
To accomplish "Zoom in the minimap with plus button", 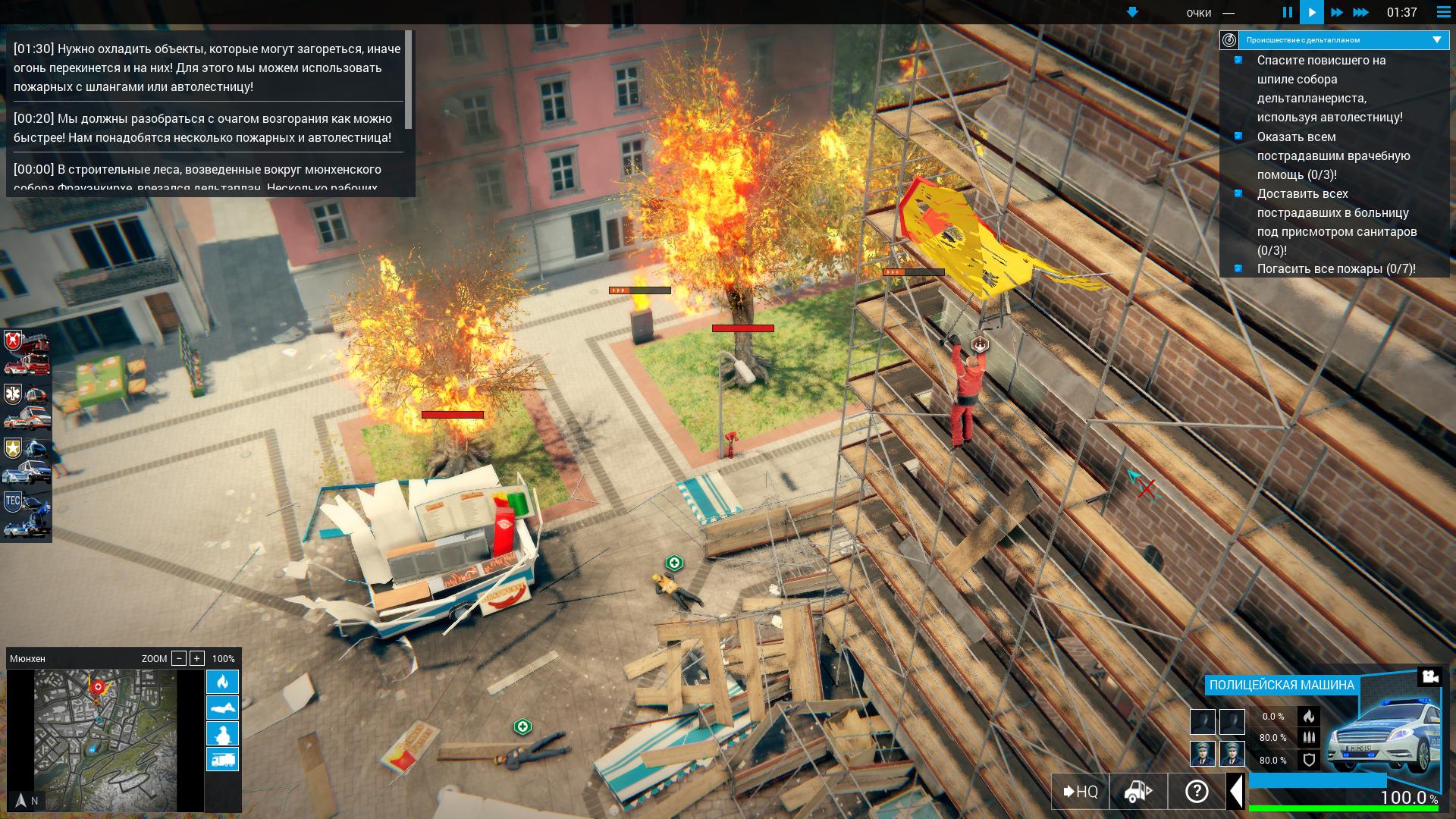I will pos(197,658).
